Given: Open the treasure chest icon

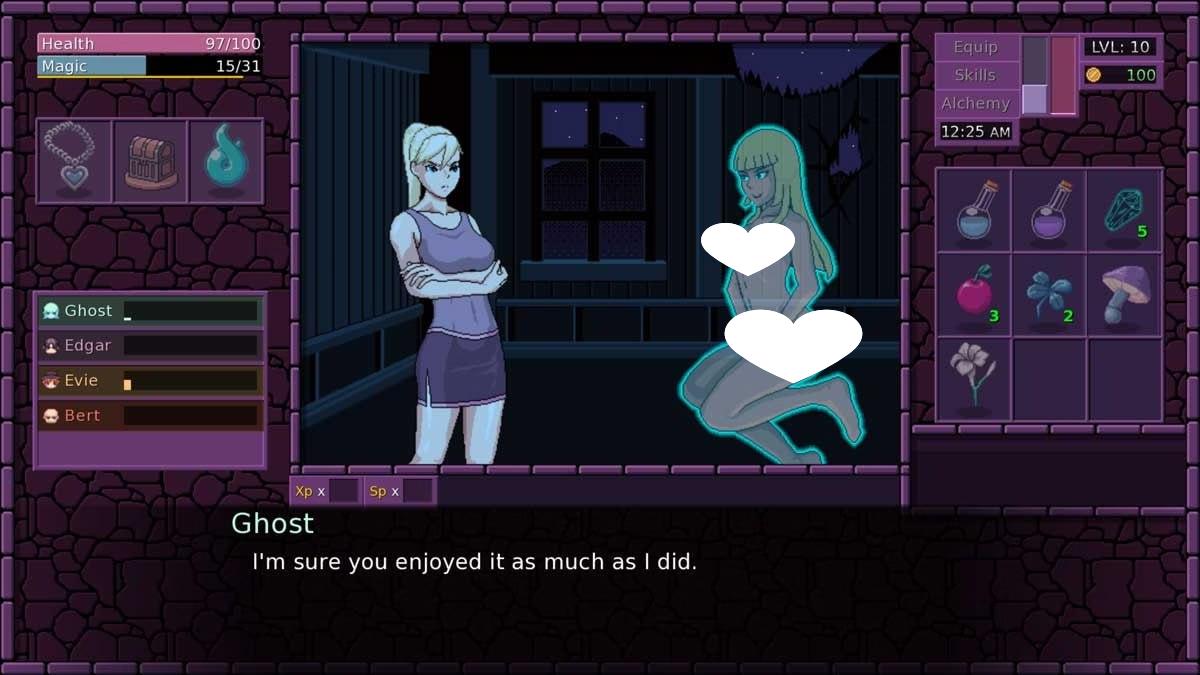Looking at the screenshot, I should [x=150, y=161].
